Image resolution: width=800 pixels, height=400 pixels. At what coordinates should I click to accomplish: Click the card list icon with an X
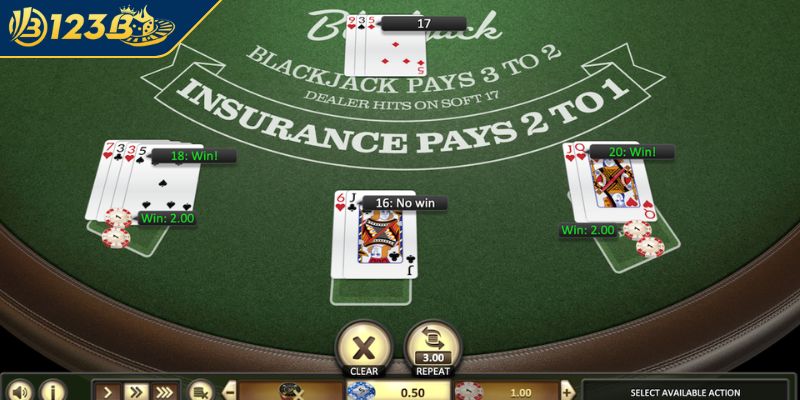(202, 390)
